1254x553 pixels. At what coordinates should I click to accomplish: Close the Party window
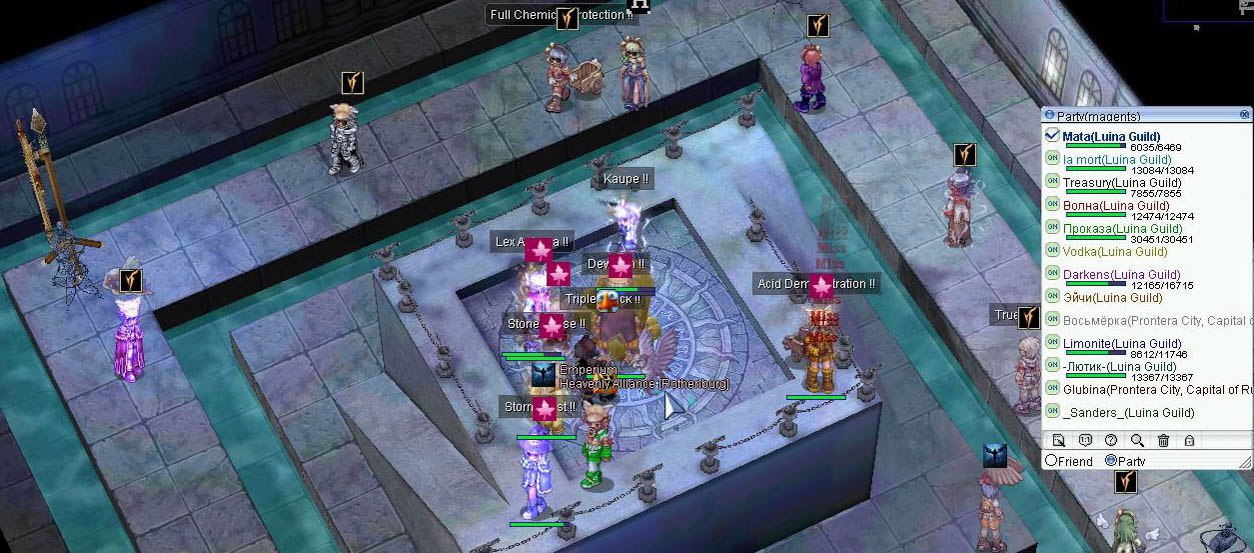pos(1245,115)
